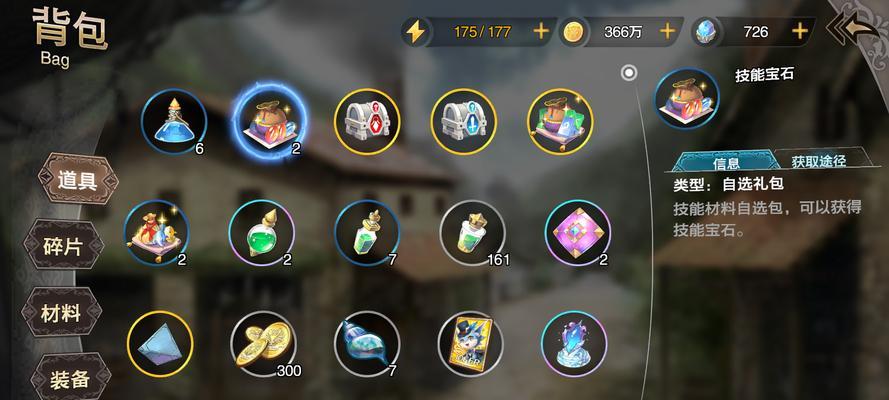The height and width of the screenshot is (400, 889).
Task: Switch to the 材料 materials tab
Action: point(61,312)
